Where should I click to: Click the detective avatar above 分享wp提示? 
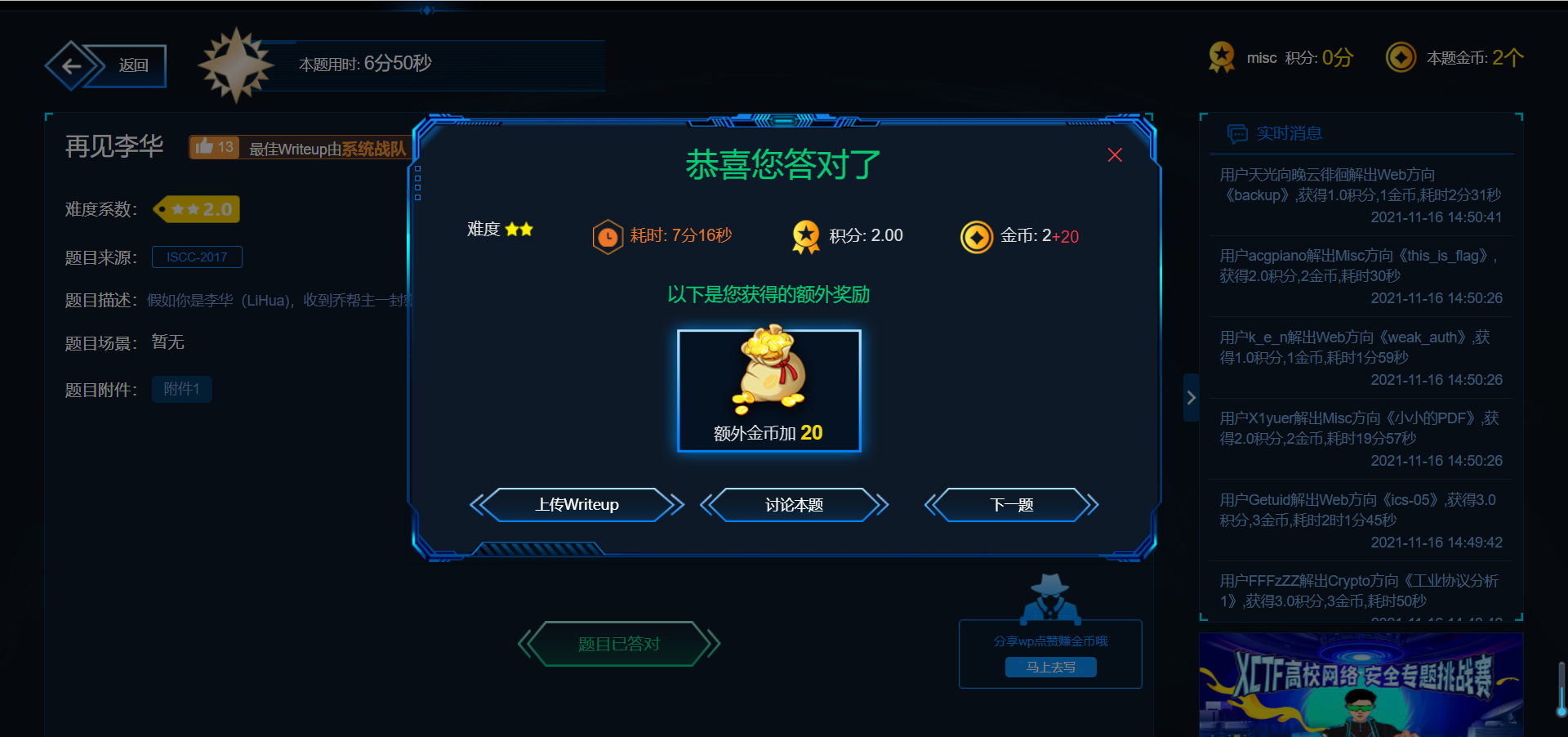[1050, 598]
